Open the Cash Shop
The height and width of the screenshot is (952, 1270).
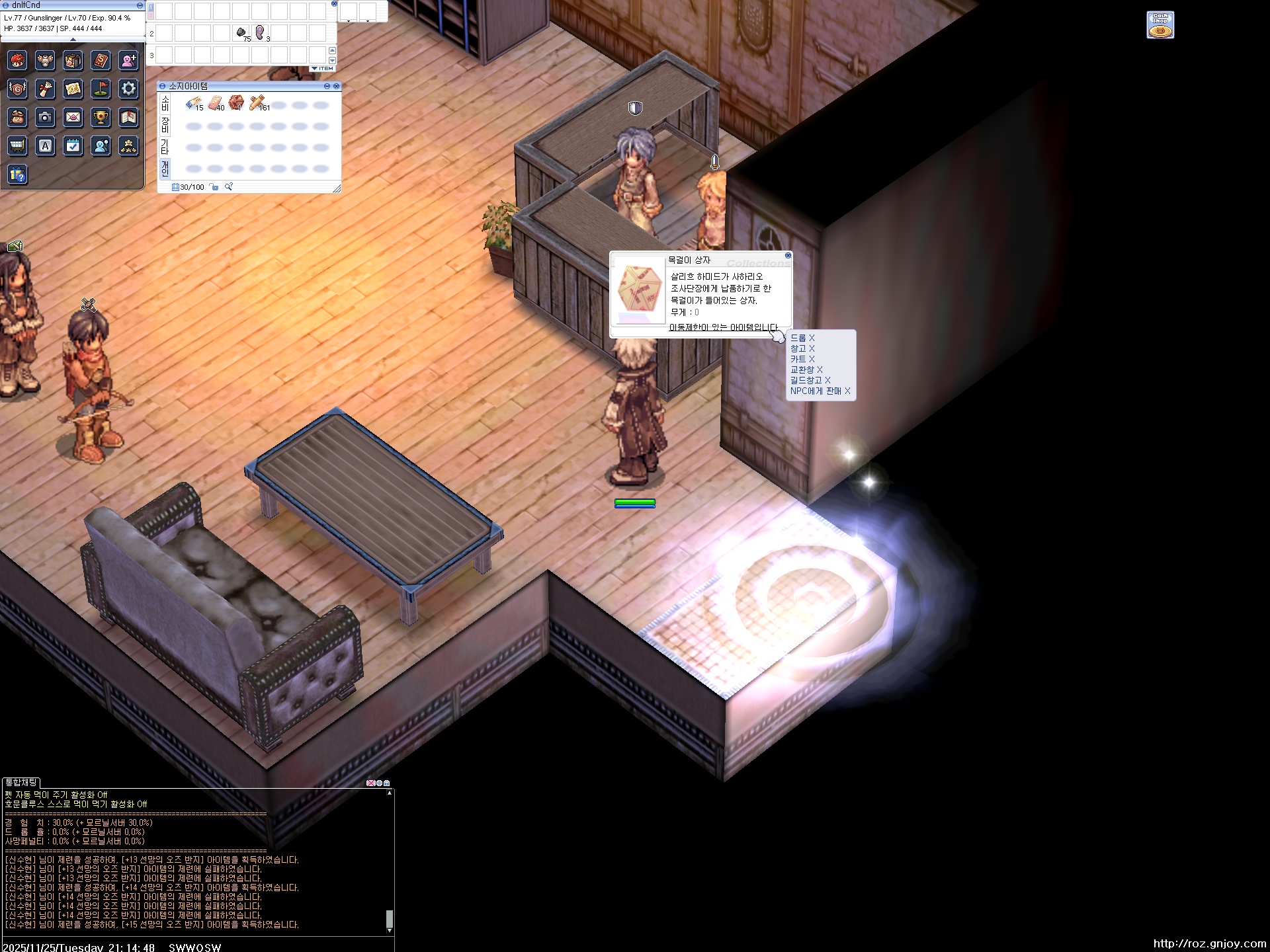(x=1160, y=25)
